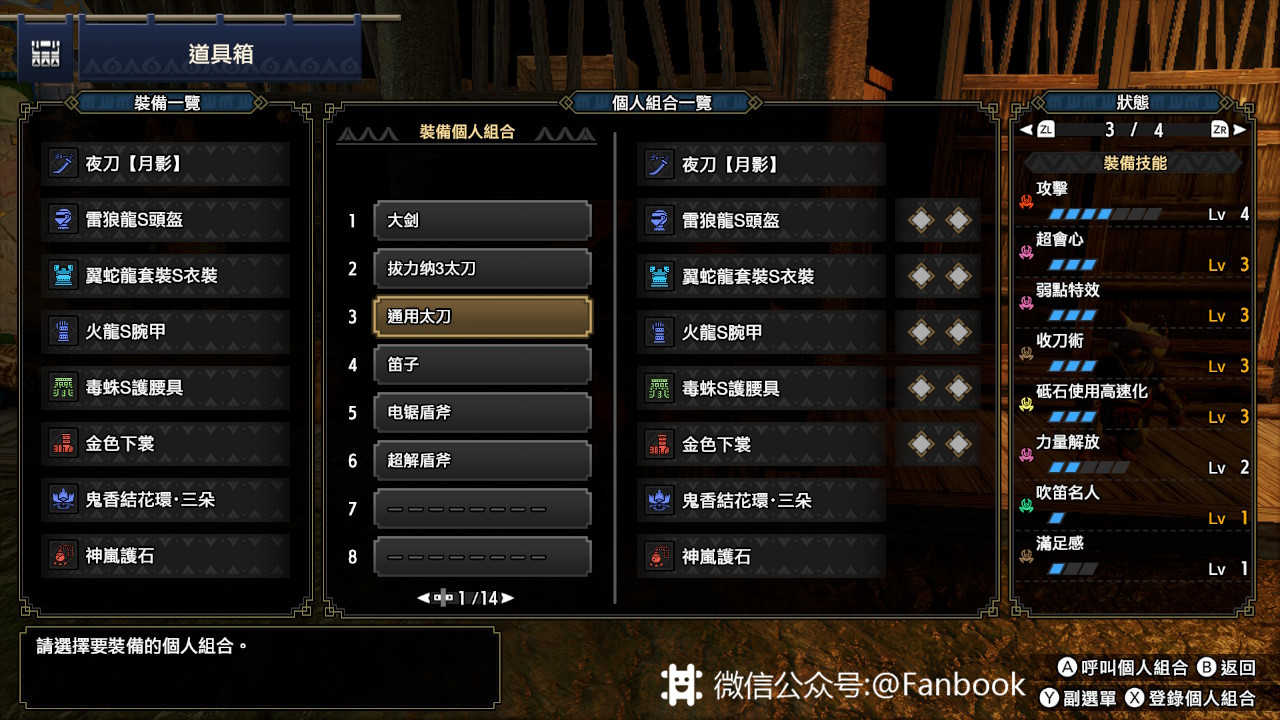Select loadout slot 3 通用太刀
1280x720 pixels.
[x=482, y=316]
